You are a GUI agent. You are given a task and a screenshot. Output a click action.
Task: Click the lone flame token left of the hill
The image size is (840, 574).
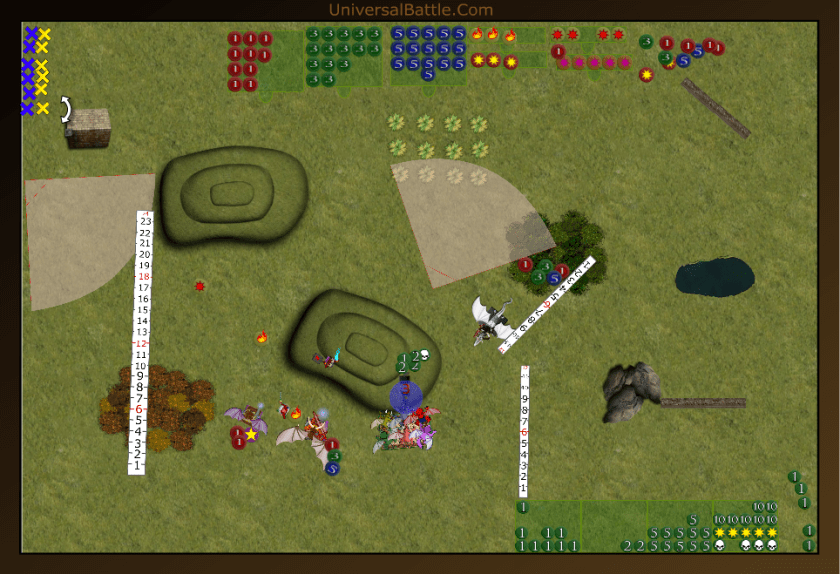tap(262, 338)
